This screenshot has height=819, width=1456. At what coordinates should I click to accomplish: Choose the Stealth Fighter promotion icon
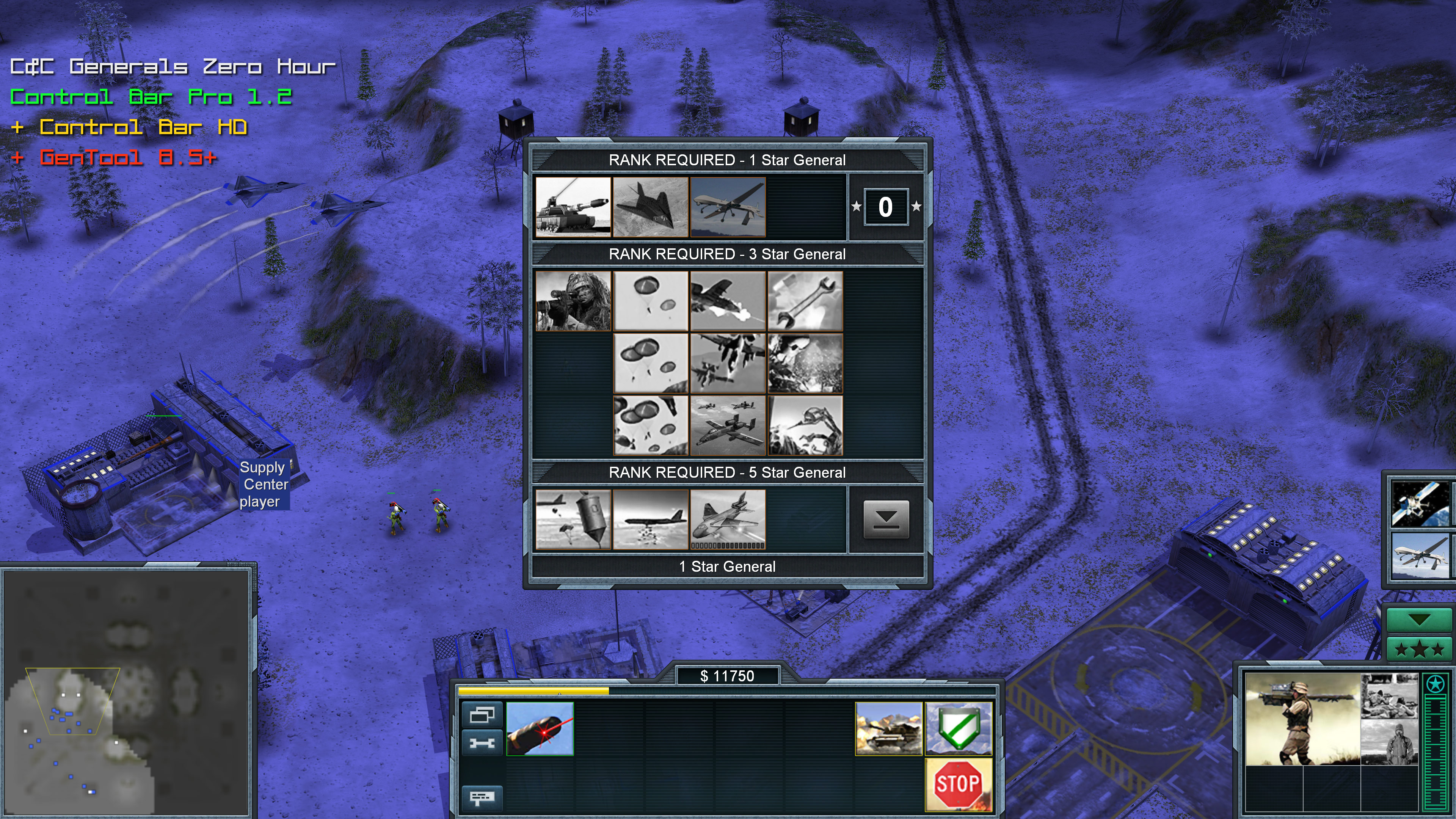[x=650, y=207]
